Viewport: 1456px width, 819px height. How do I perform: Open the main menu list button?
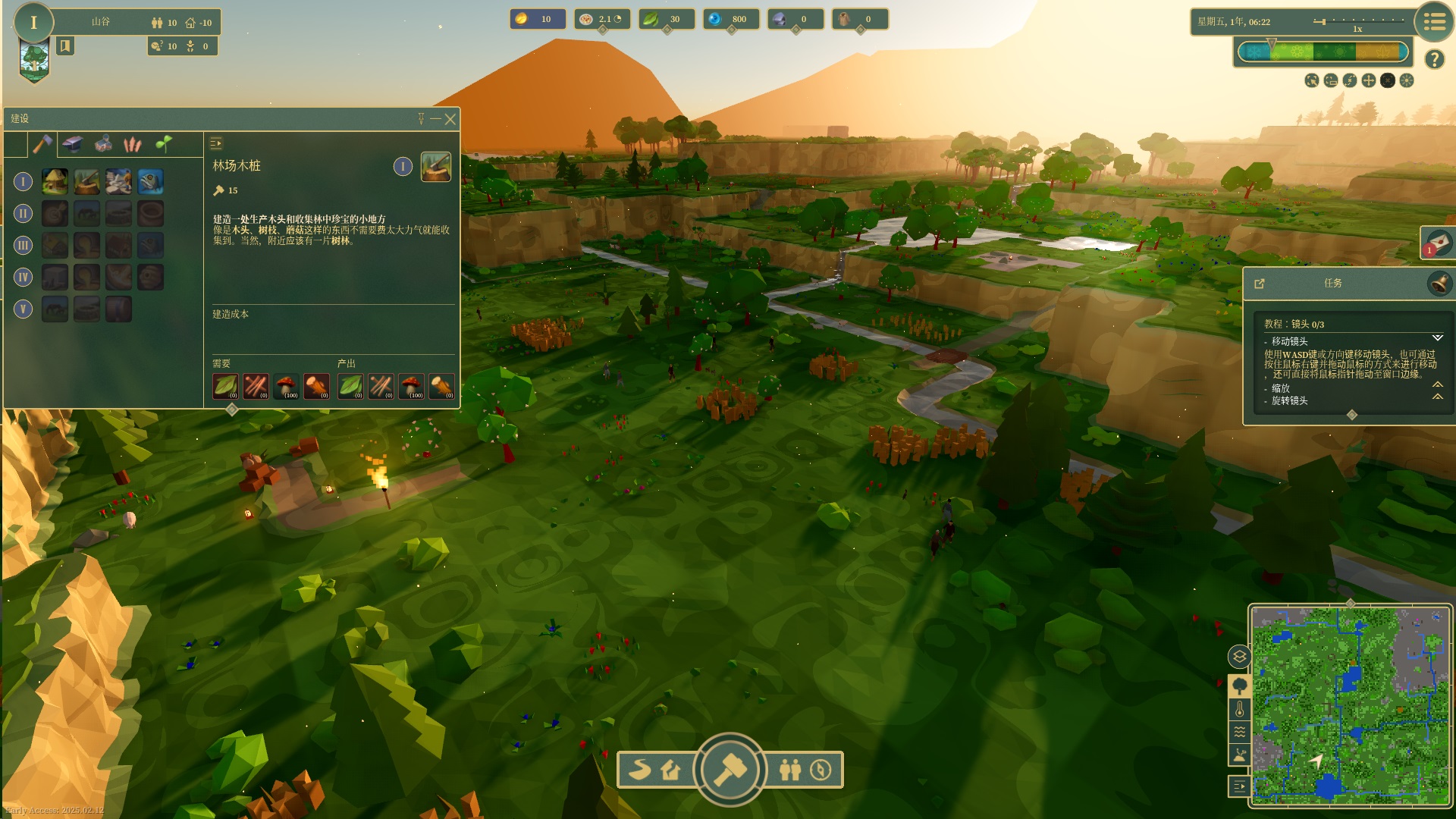pos(1433,23)
